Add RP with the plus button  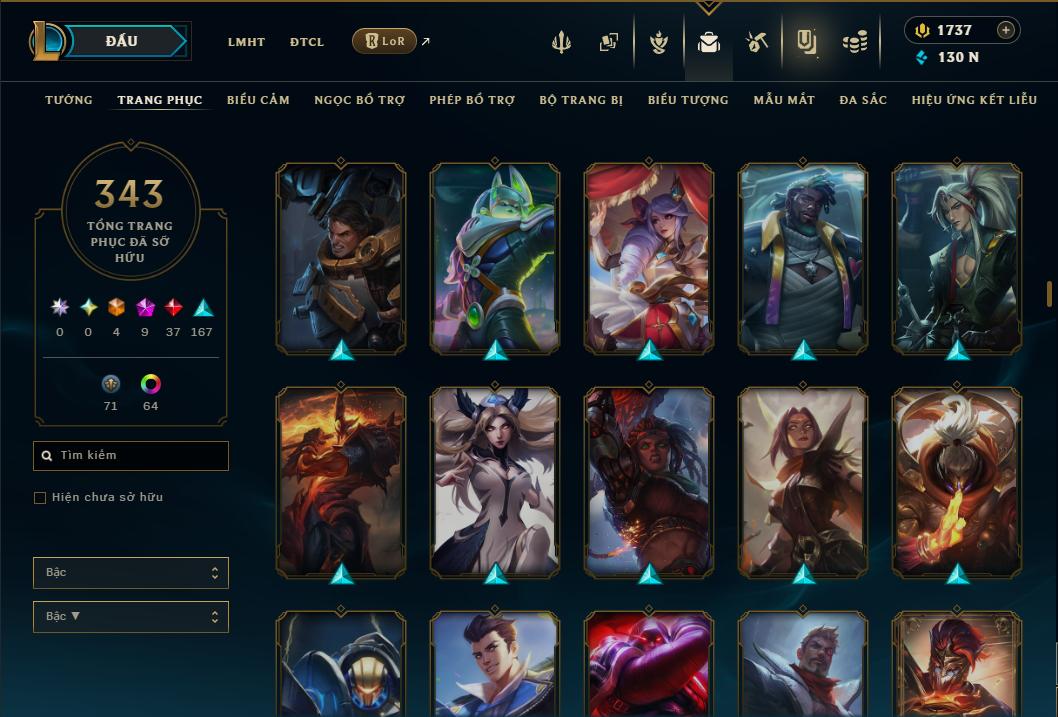1006,30
